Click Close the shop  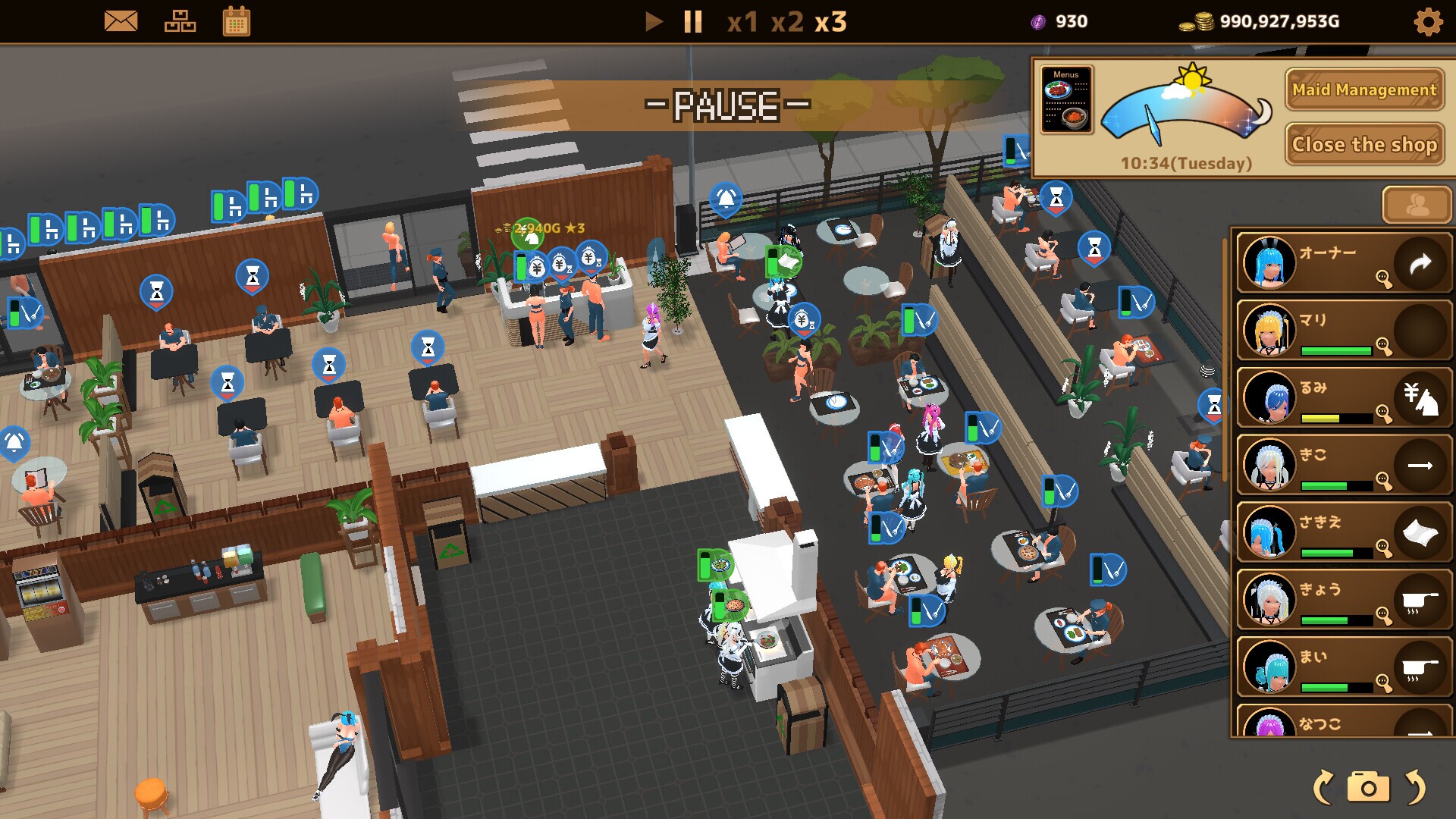point(1364,144)
